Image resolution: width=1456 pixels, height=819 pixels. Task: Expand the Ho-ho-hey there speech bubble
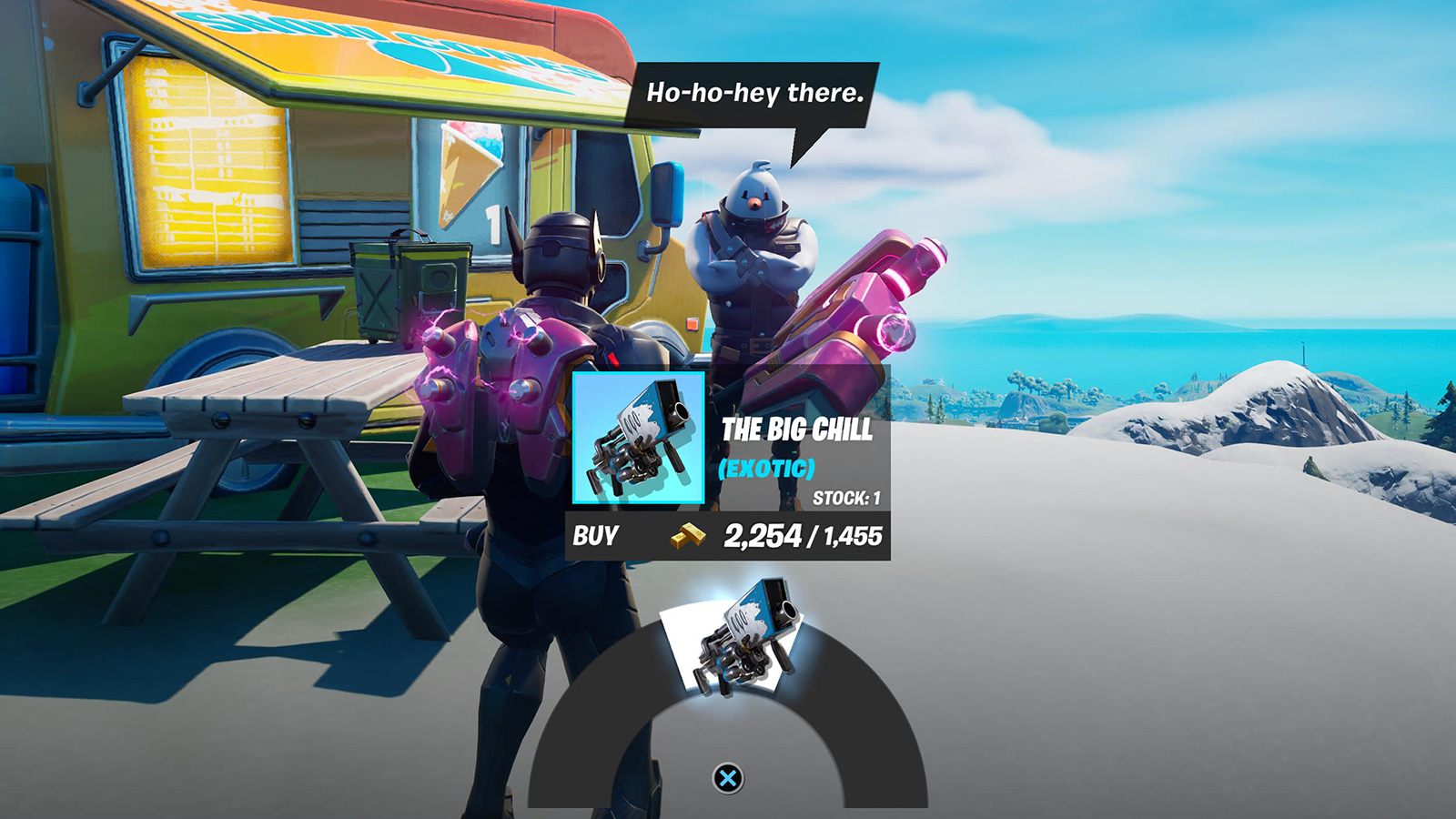[x=752, y=91]
